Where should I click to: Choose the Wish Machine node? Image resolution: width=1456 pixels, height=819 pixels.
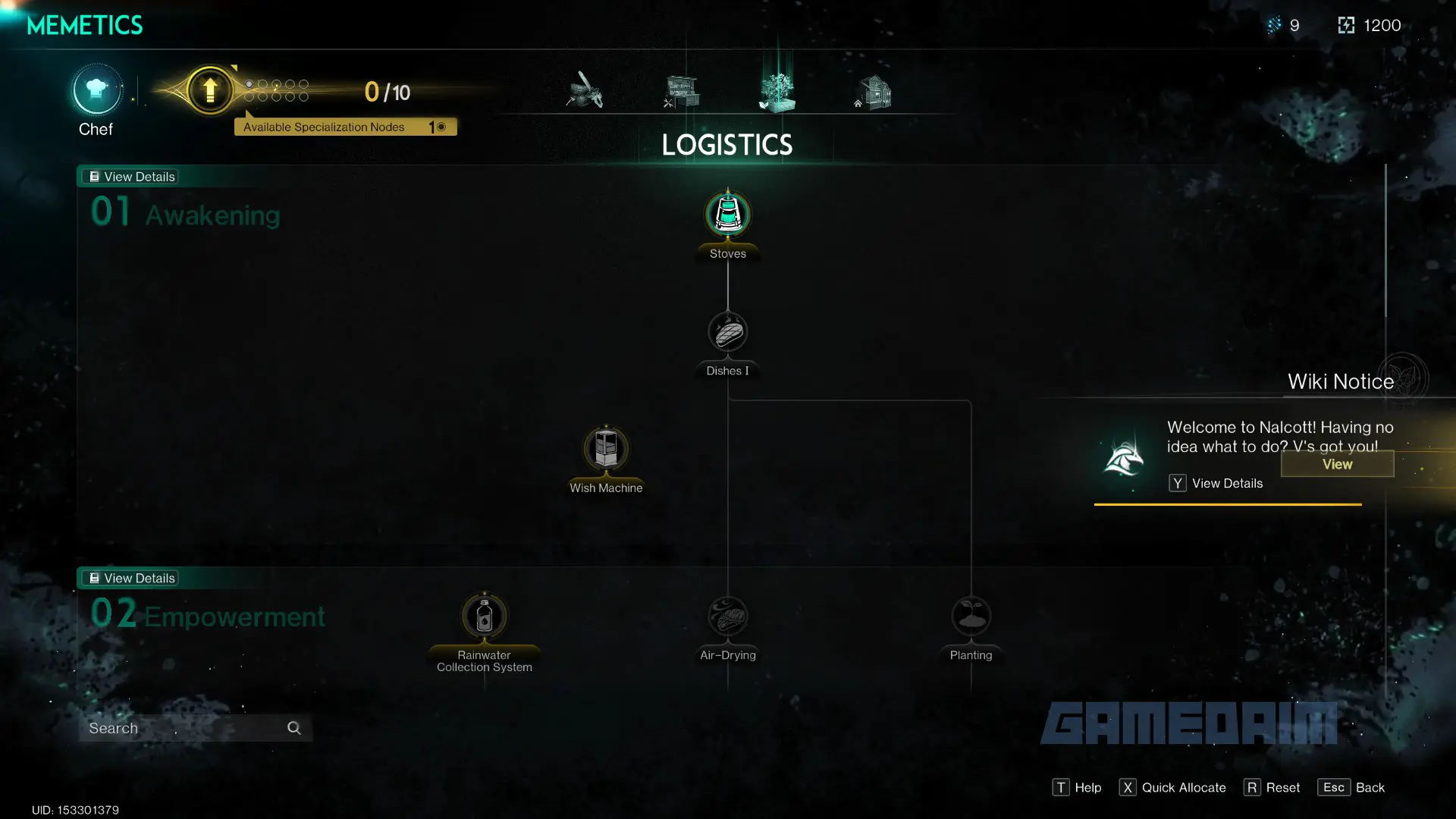(606, 449)
